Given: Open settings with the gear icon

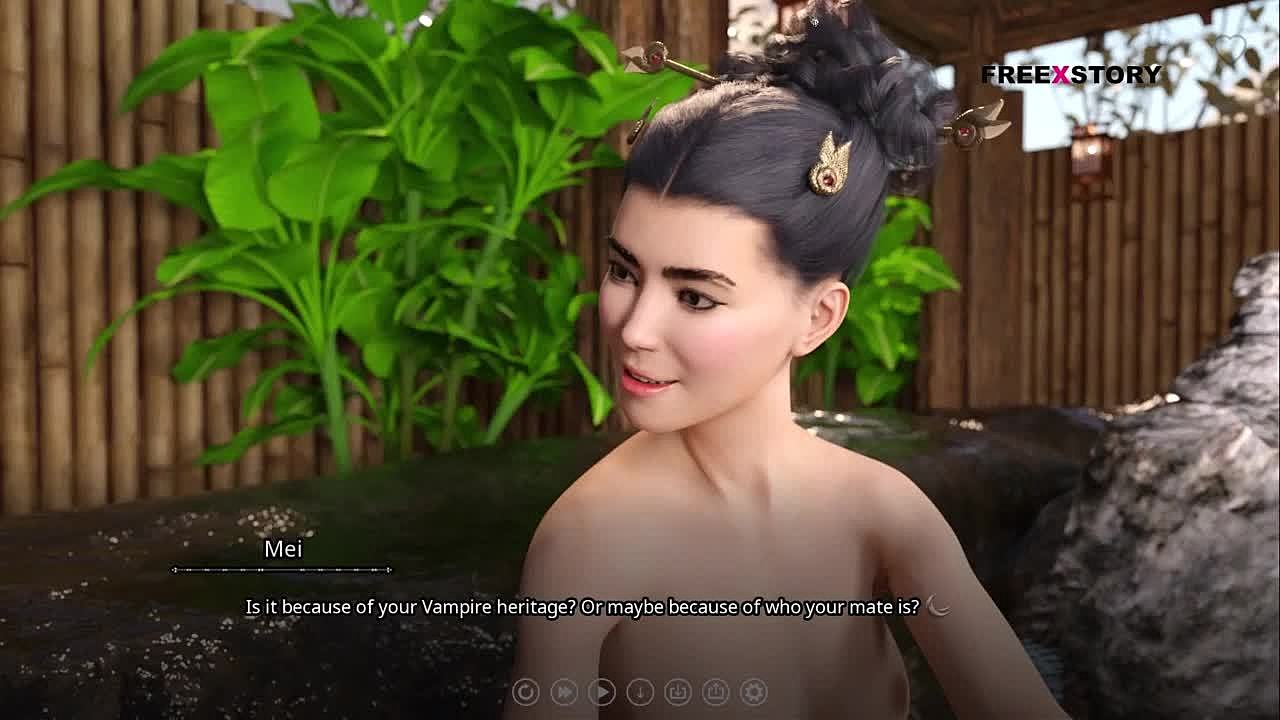Looking at the screenshot, I should point(753,691).
